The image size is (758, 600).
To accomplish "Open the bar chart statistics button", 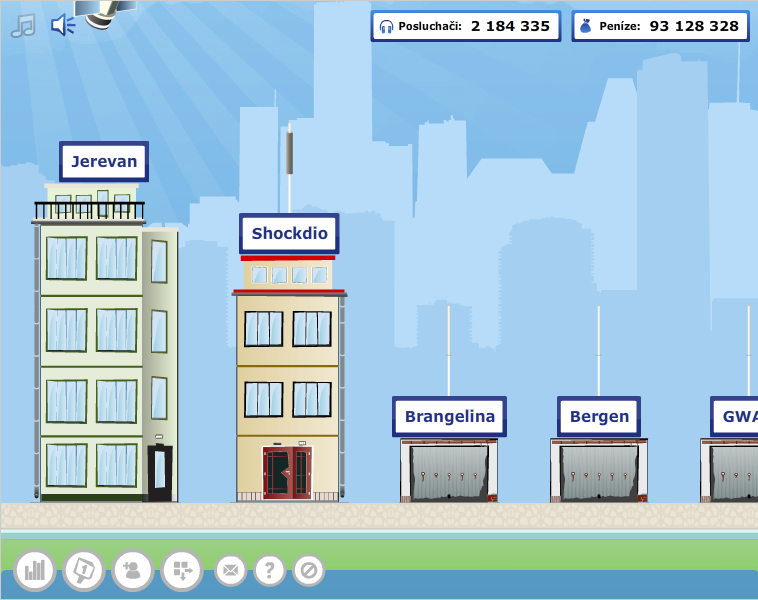I will pos(35,570).
